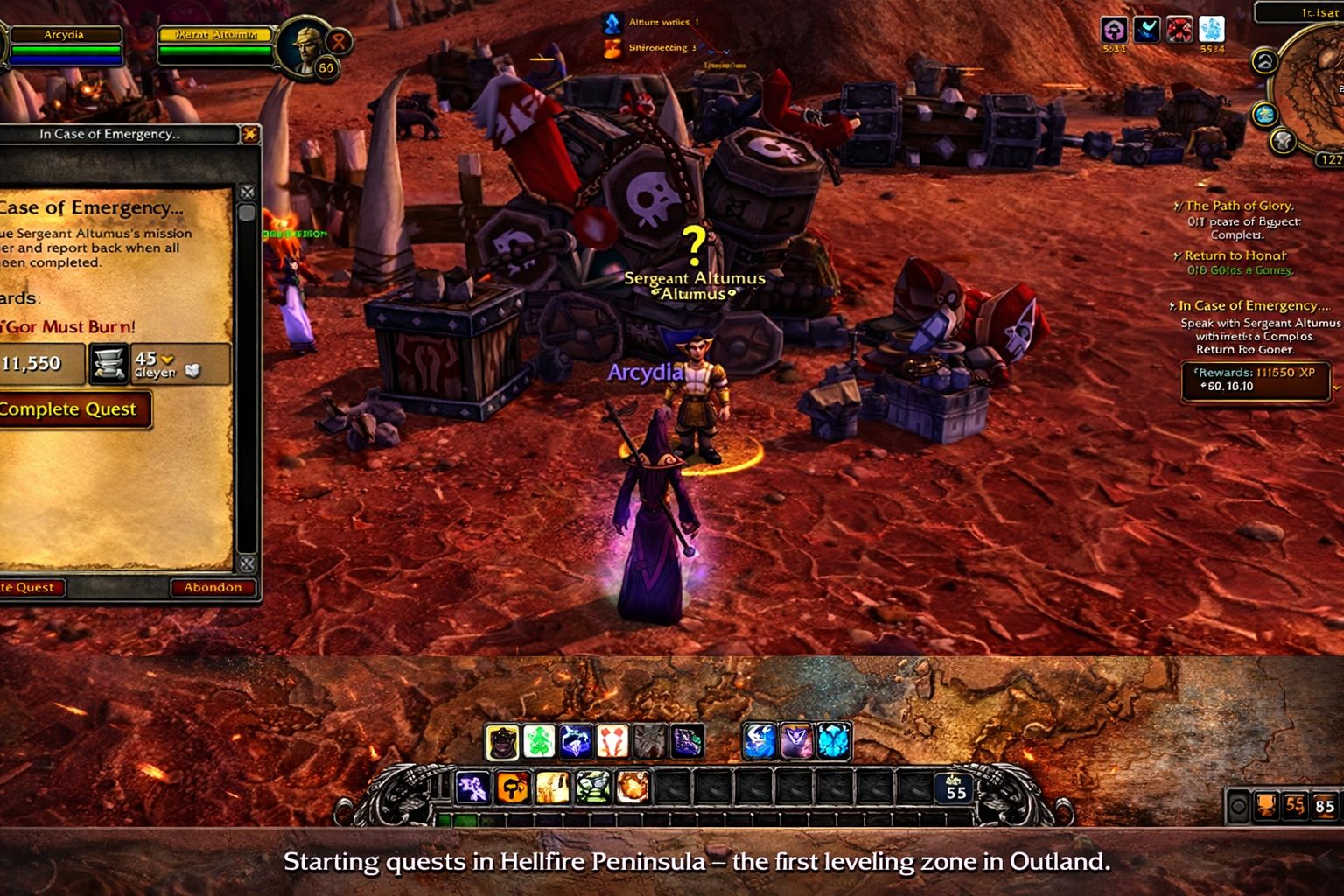Click the quest text scrollbar thumb
The image size is (1344, 896).
247,213
